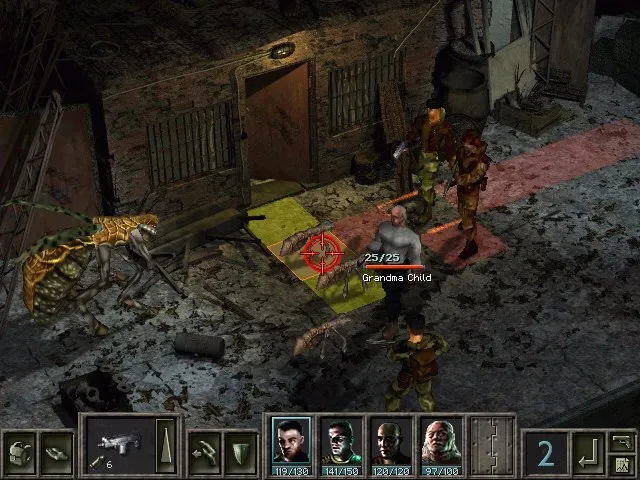Choose the bald squad member with 120/120
This screenshot has width=640, height=480.
(389, 442)
